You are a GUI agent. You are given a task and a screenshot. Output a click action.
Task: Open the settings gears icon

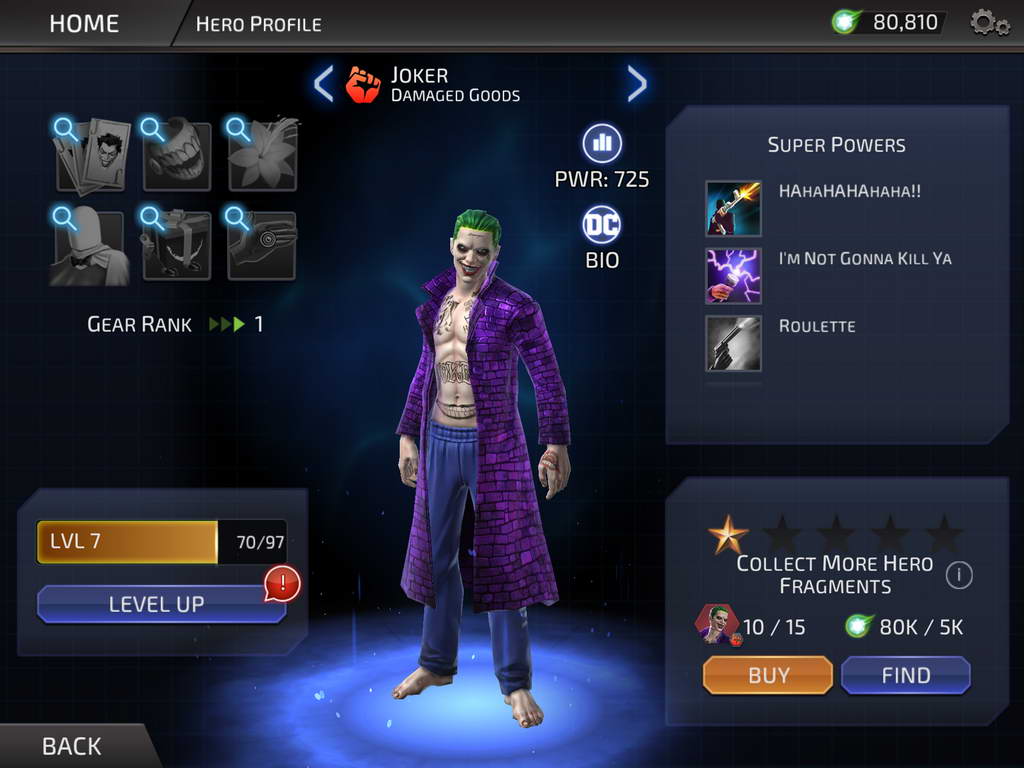click(x=989, y=22)
